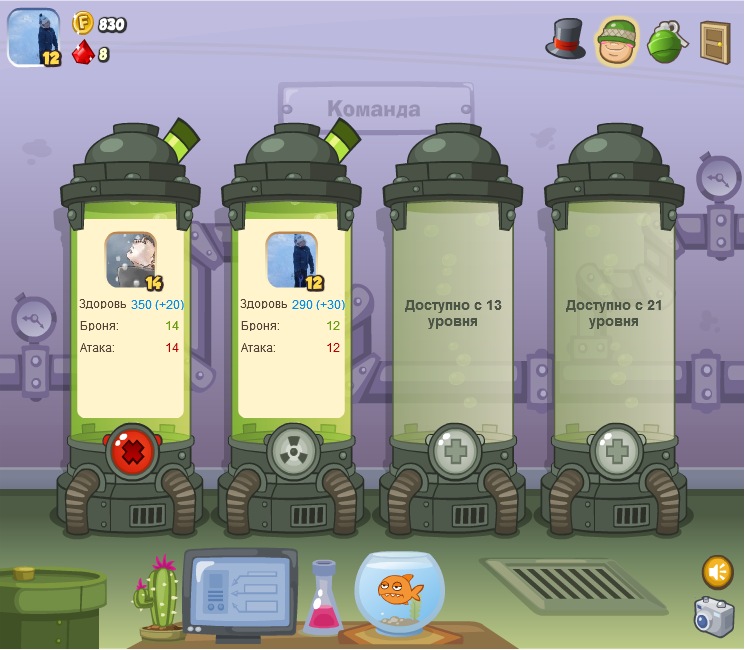745x650 pixels.
Task: Remove teammate with the red X button
Action: click(132, 454)
